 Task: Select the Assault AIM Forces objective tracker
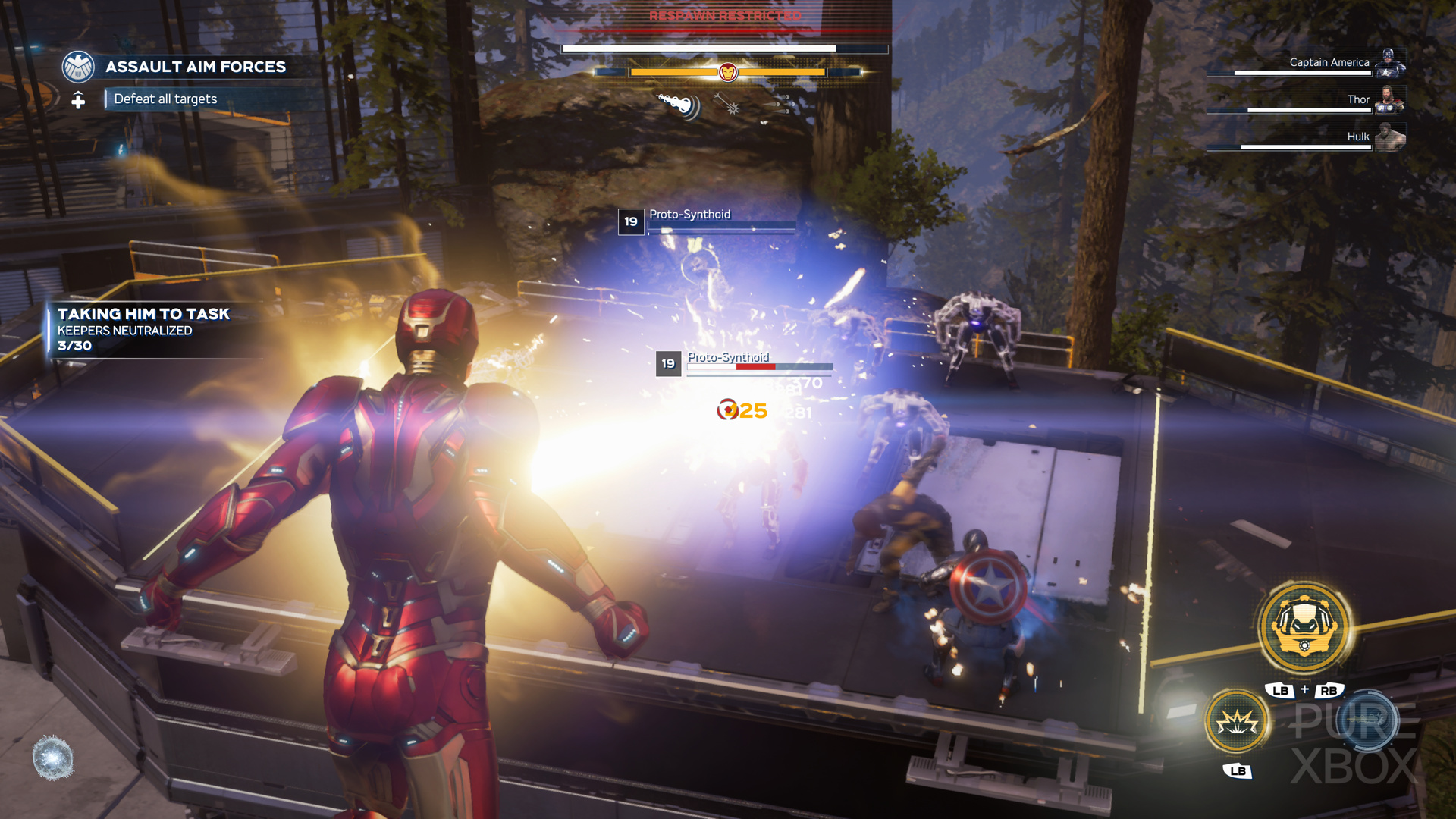(x=195, y=67)
